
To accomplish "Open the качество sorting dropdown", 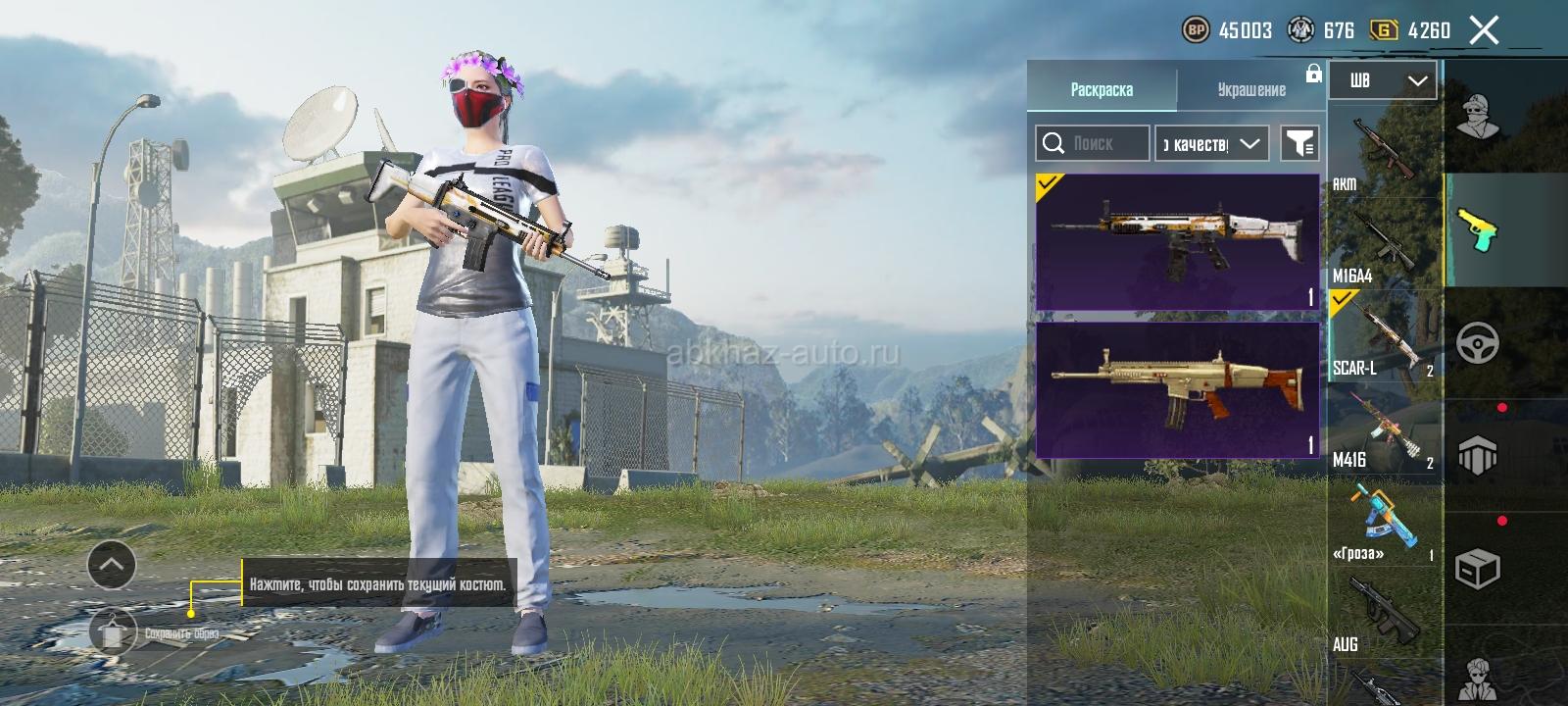I will (x=1212, y=143).
